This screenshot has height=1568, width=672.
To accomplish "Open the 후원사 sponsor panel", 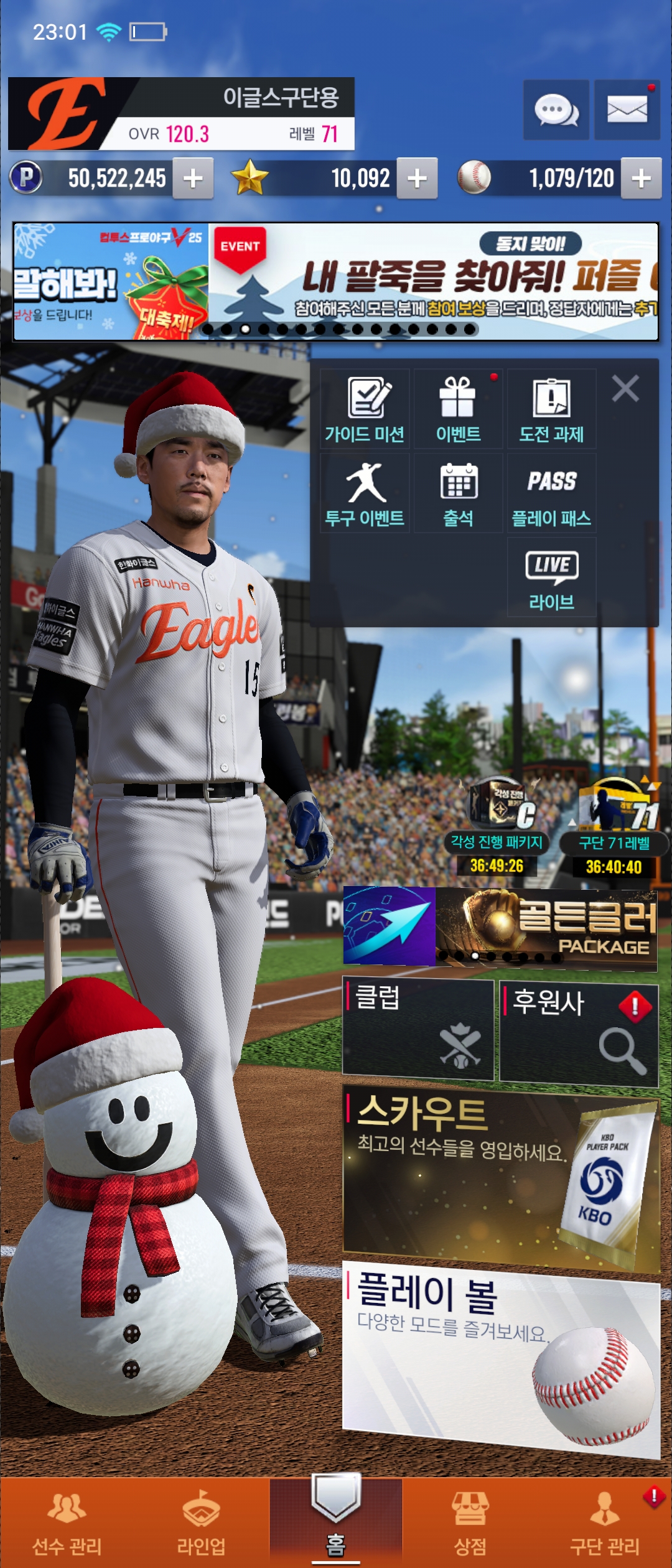I will pos(579,1032).
